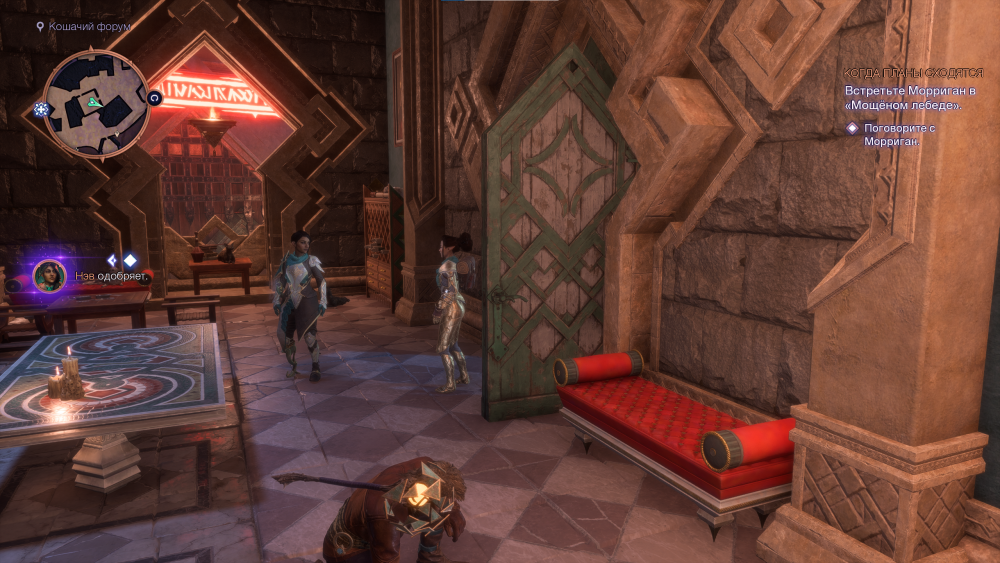Click the «Кошачий форум» location label
1000x563 pixels.
click(x=89, y=26)
